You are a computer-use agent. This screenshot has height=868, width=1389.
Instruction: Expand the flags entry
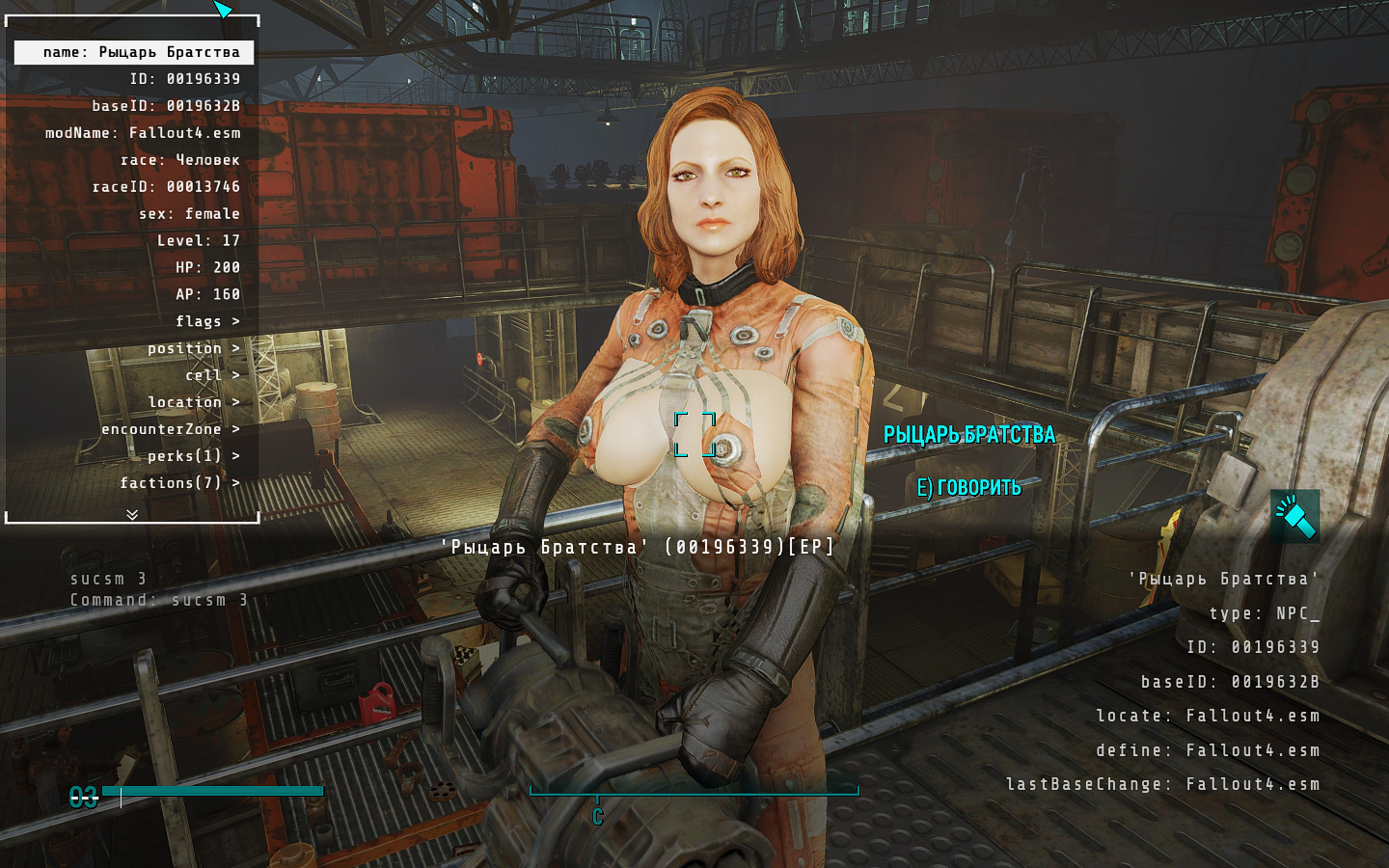coord(206,321)
